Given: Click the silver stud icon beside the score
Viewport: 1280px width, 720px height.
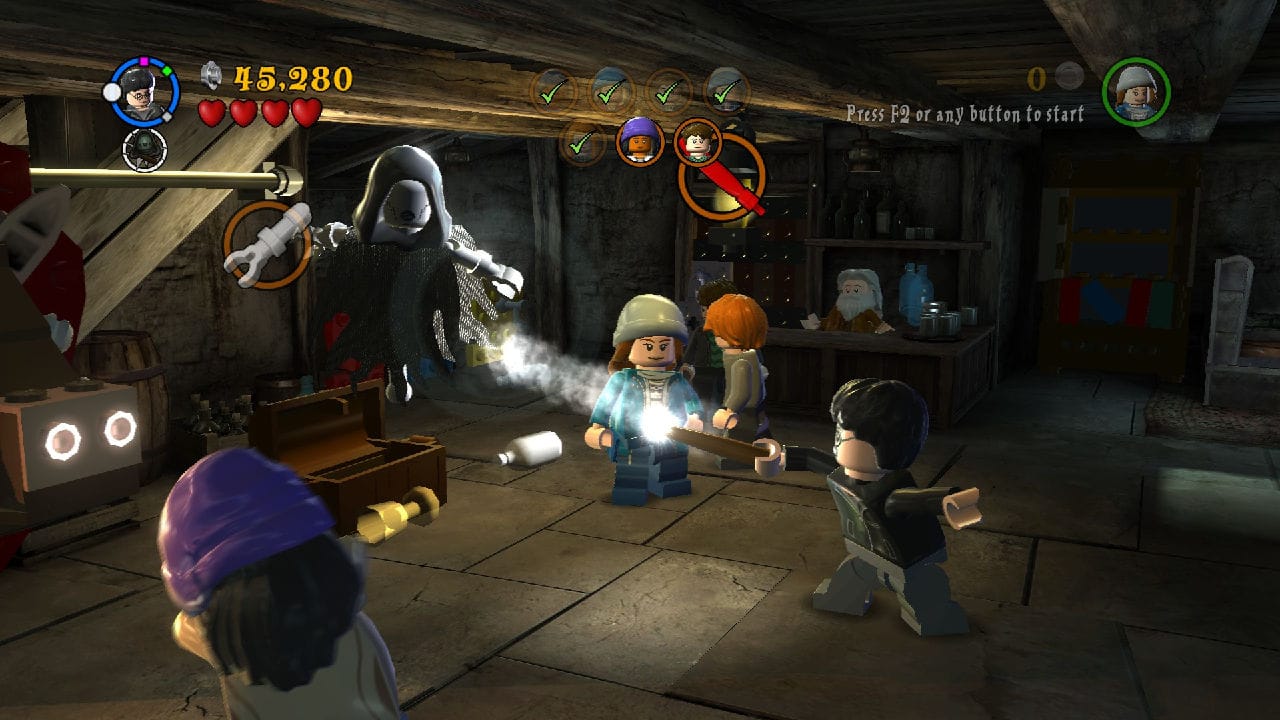Looking at the screenshot, I should coord(211,77).
